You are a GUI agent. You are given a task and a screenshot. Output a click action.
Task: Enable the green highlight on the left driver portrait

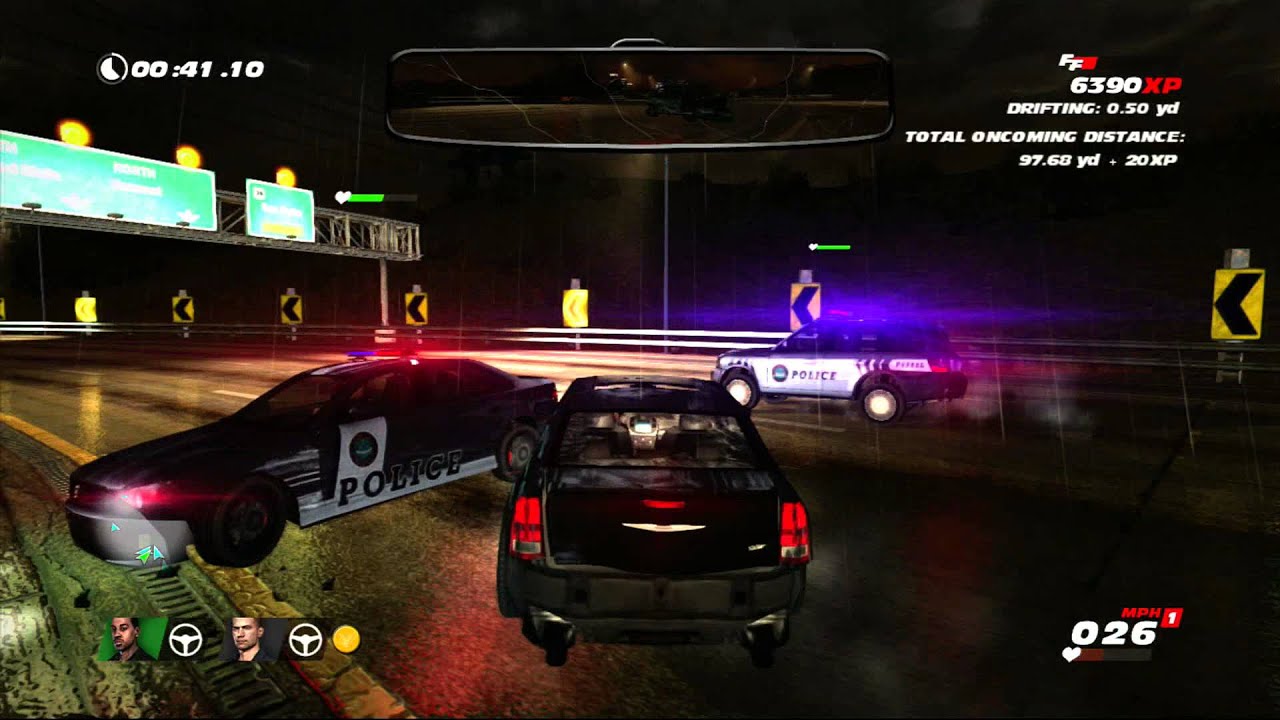click(150, 635)
